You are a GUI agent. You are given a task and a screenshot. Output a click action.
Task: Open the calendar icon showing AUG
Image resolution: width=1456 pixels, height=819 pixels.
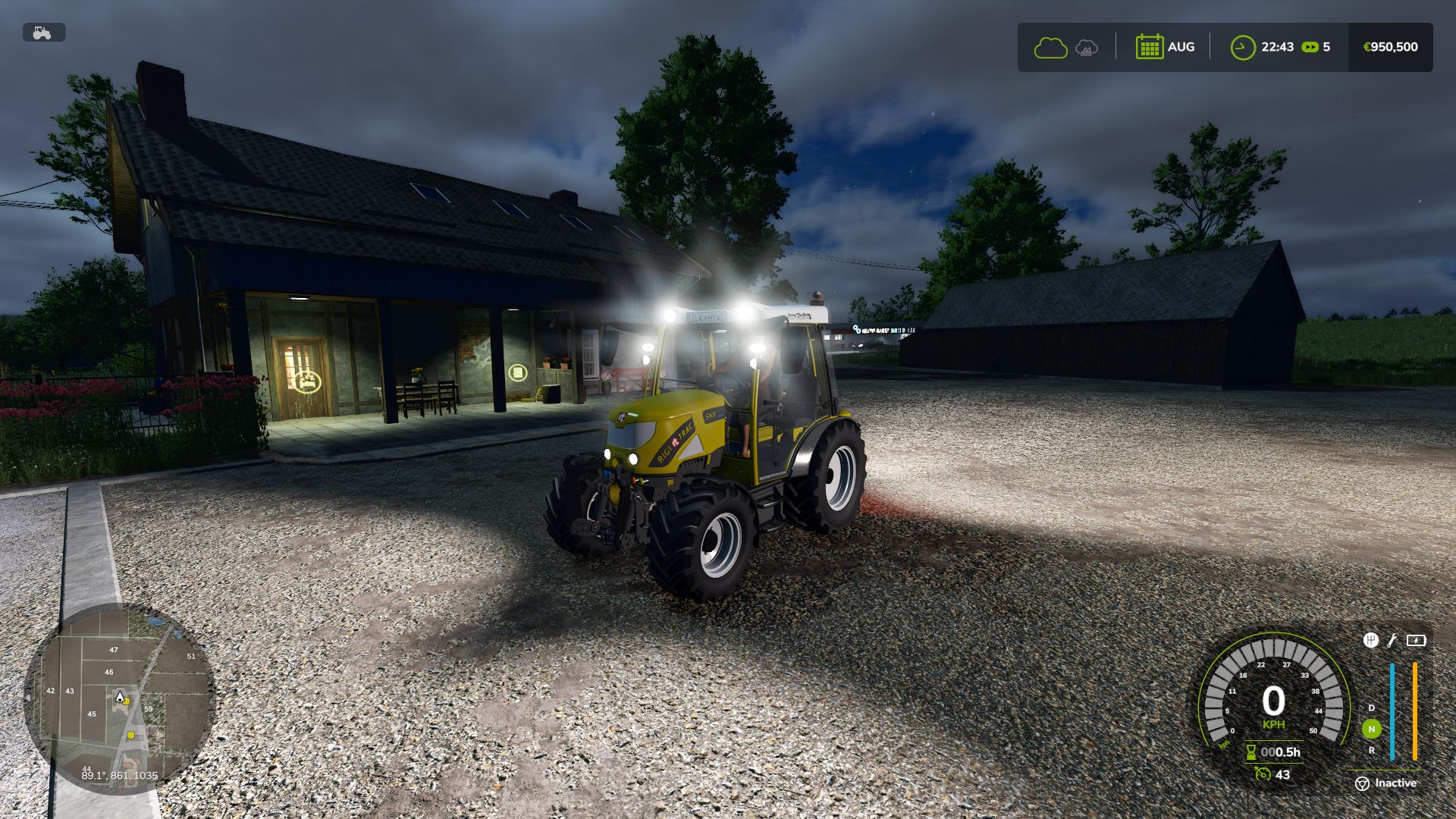click(x=1149, y=47)
